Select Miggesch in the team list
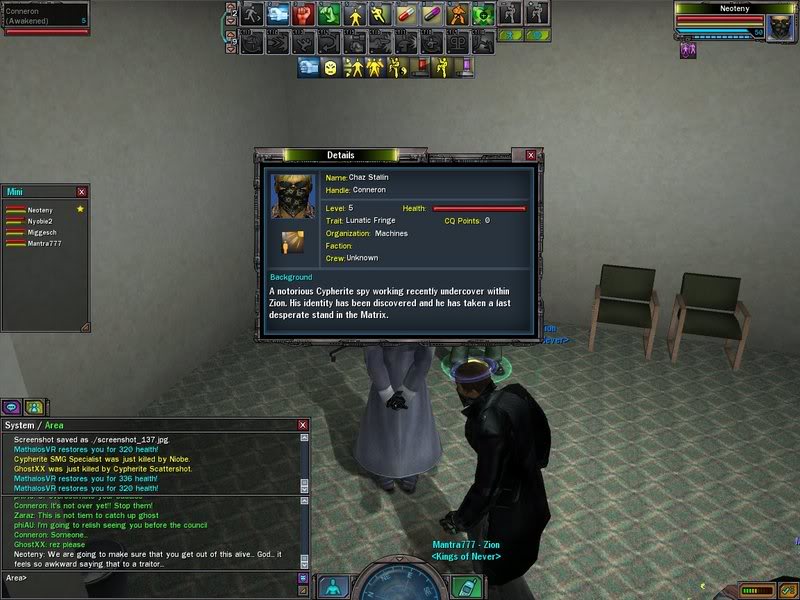 coord(40,232)
